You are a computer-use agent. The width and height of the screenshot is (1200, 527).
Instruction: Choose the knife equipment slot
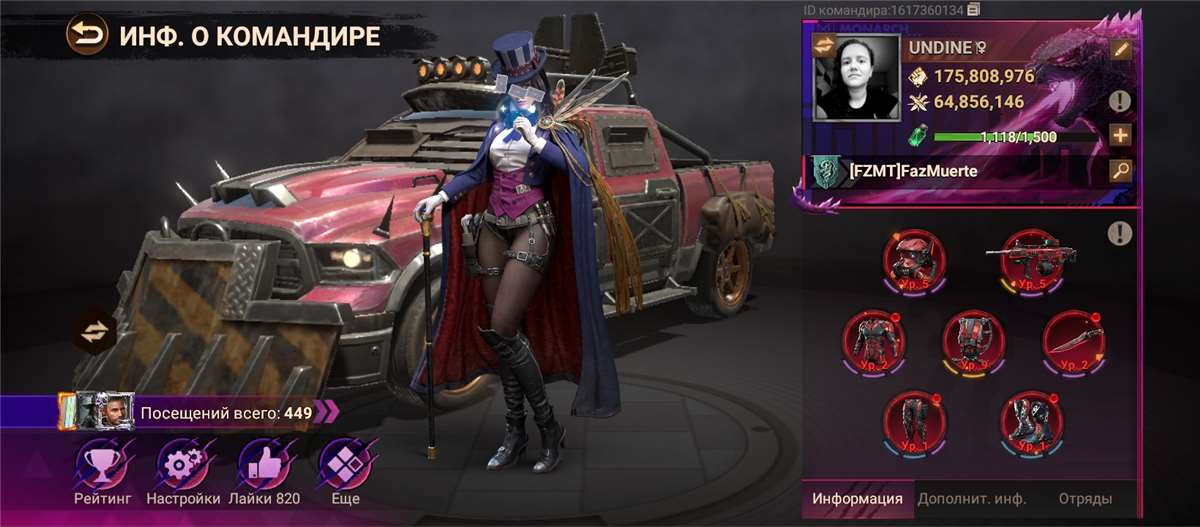coord(1072,338)
